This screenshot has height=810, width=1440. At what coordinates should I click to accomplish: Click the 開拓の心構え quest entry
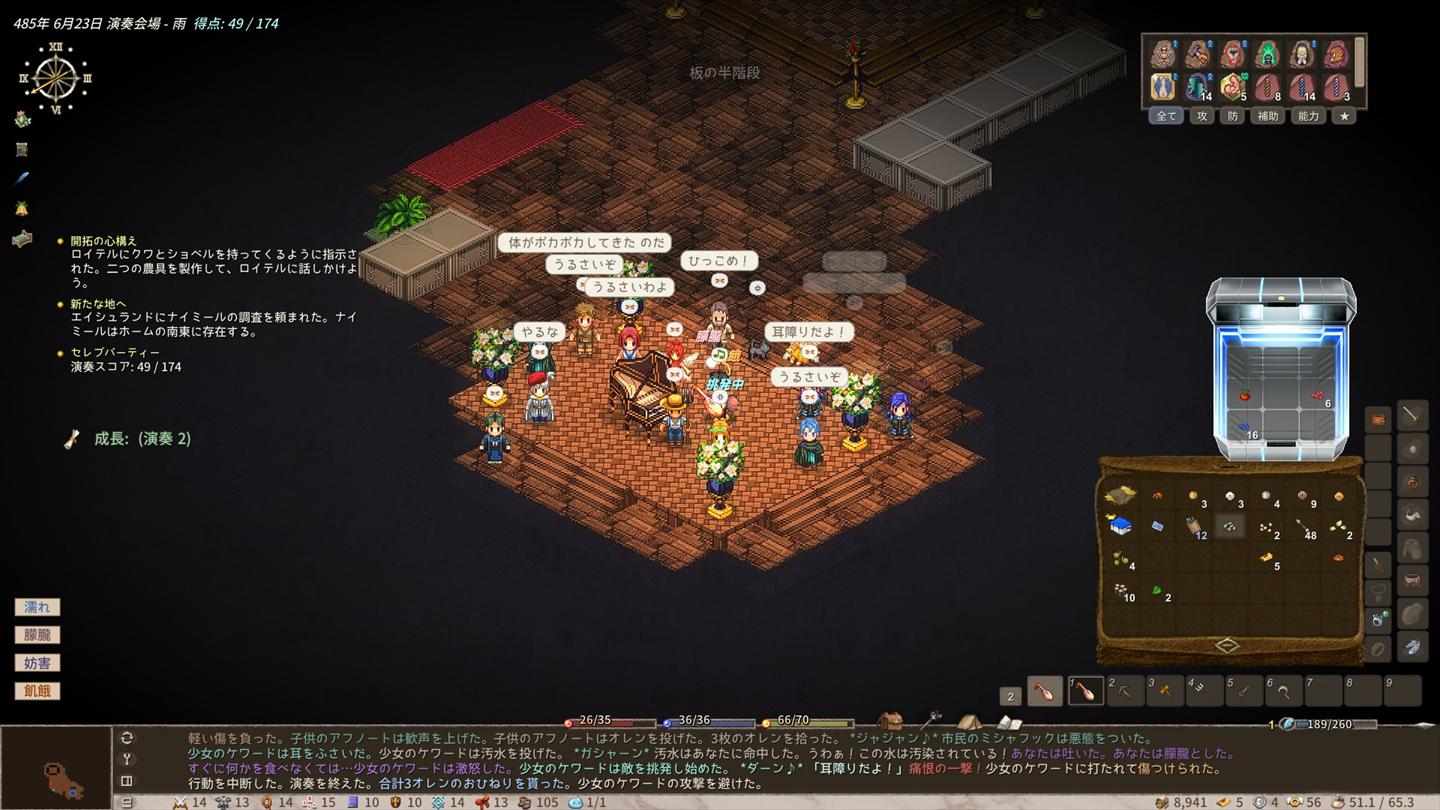click(103, 241)
